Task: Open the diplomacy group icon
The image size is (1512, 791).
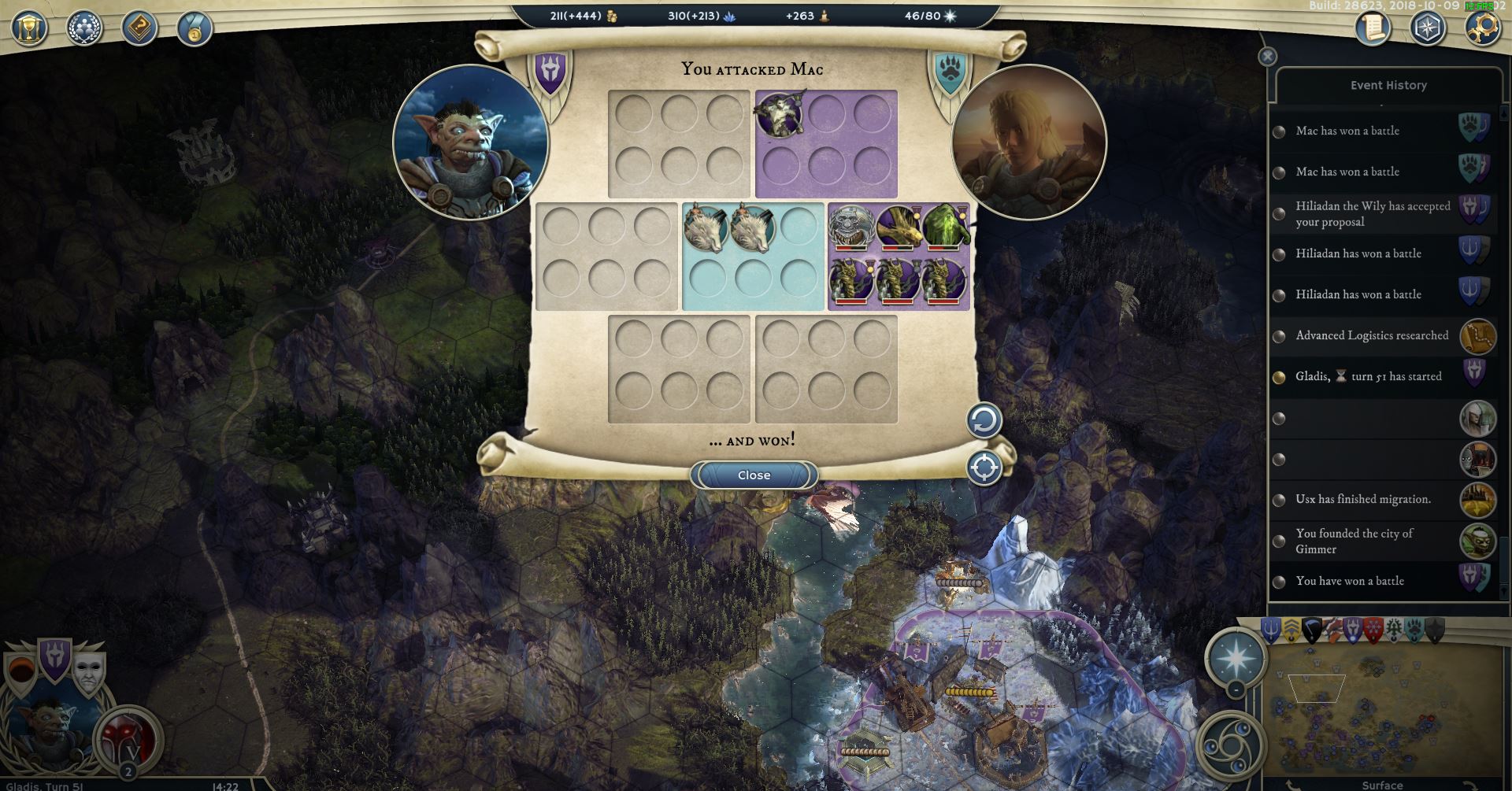Action: click(x=84, y=28)
